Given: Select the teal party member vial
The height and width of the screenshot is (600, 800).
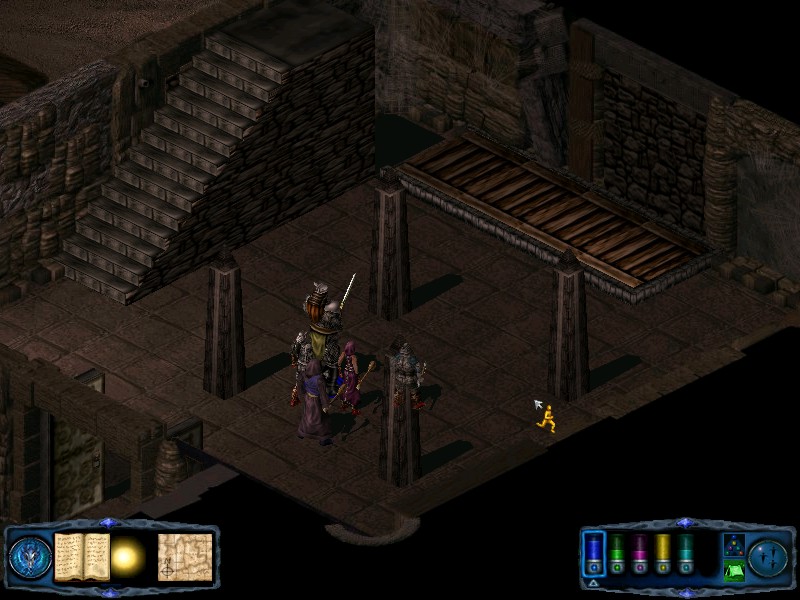Looking at the screenshot, I should 685,554.
